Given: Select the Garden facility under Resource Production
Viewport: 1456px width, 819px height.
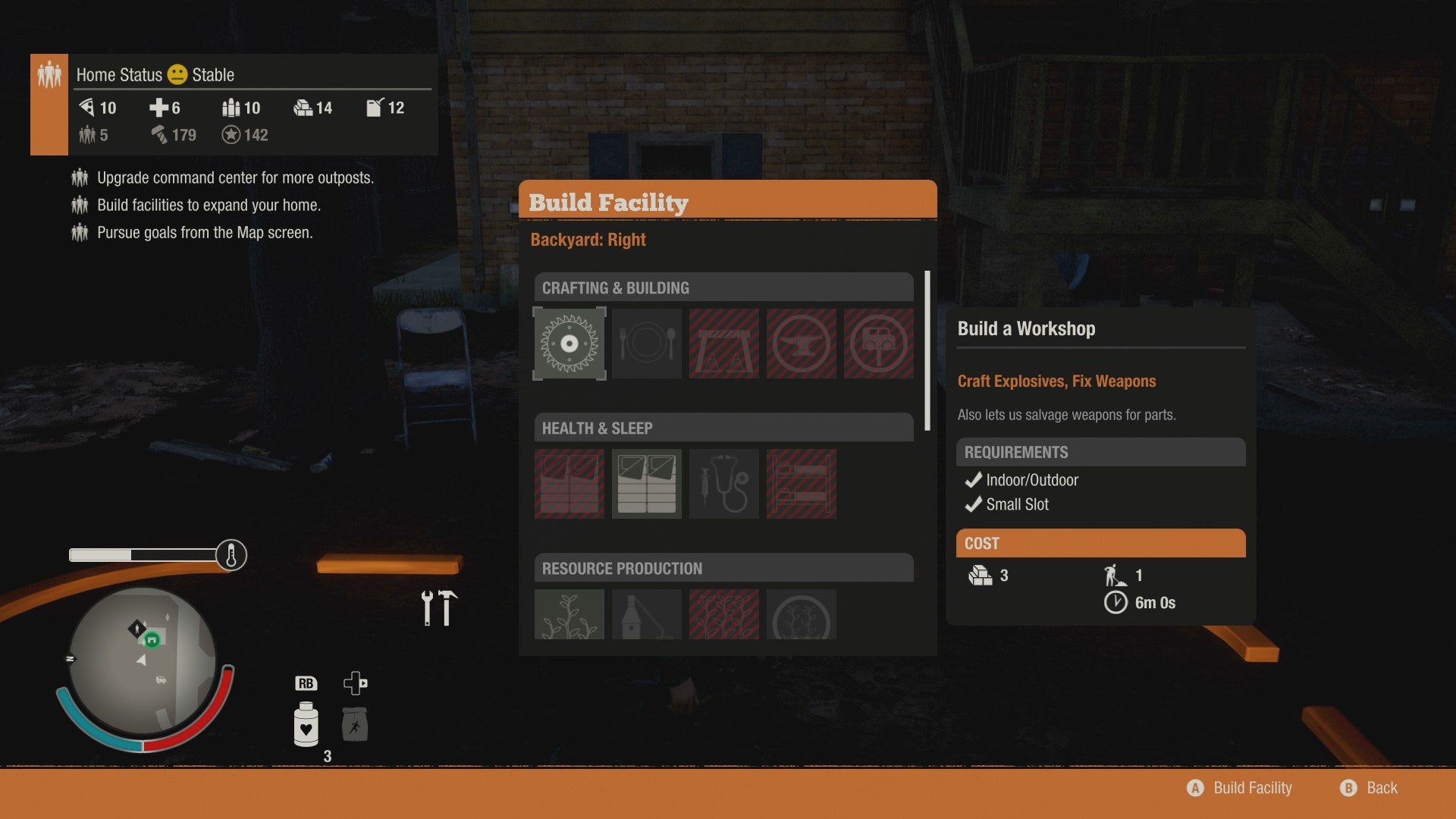Looking at the screenshot, I should (570, 614).
